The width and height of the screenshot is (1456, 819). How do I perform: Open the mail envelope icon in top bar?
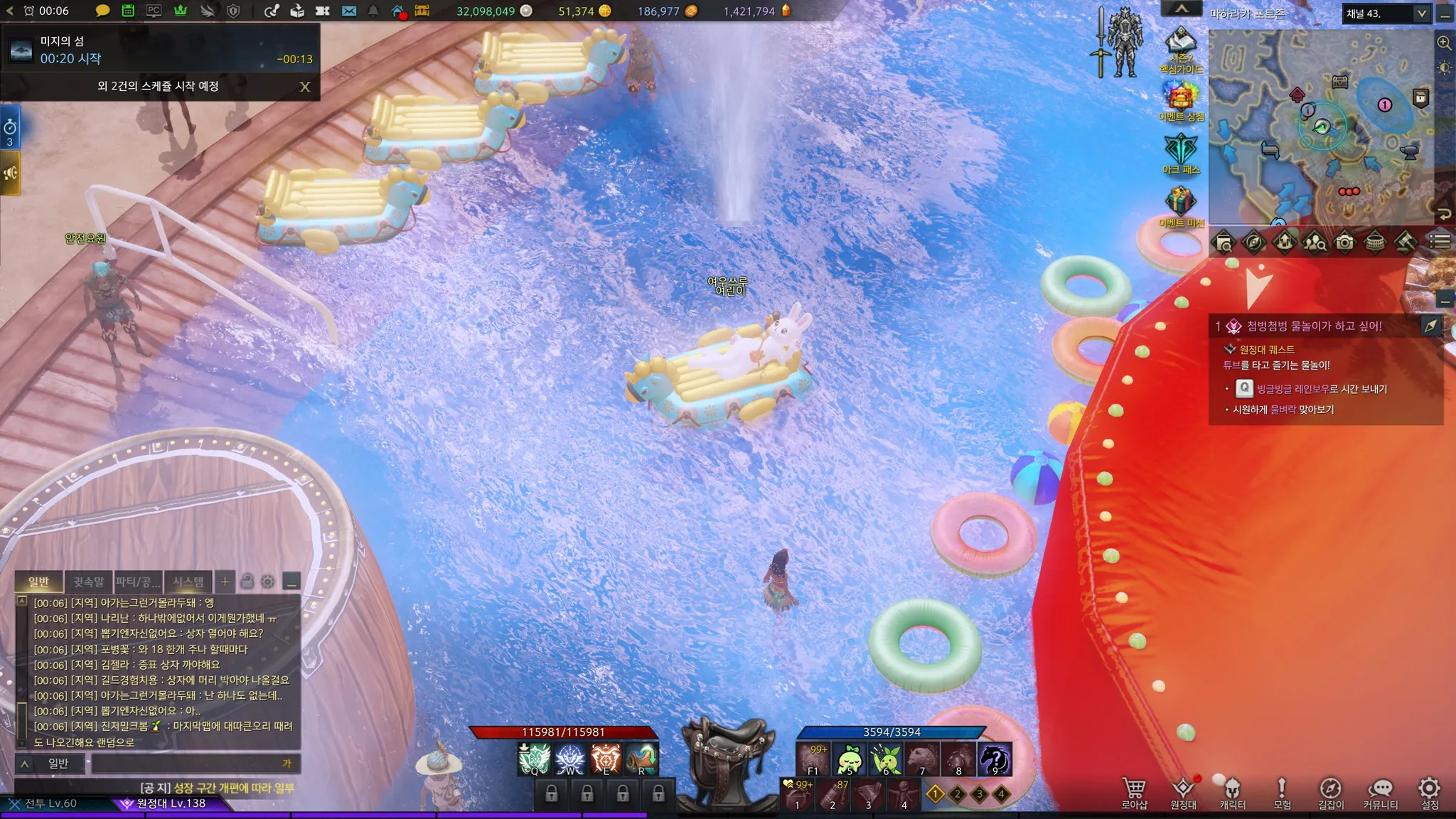coord(349,11)
